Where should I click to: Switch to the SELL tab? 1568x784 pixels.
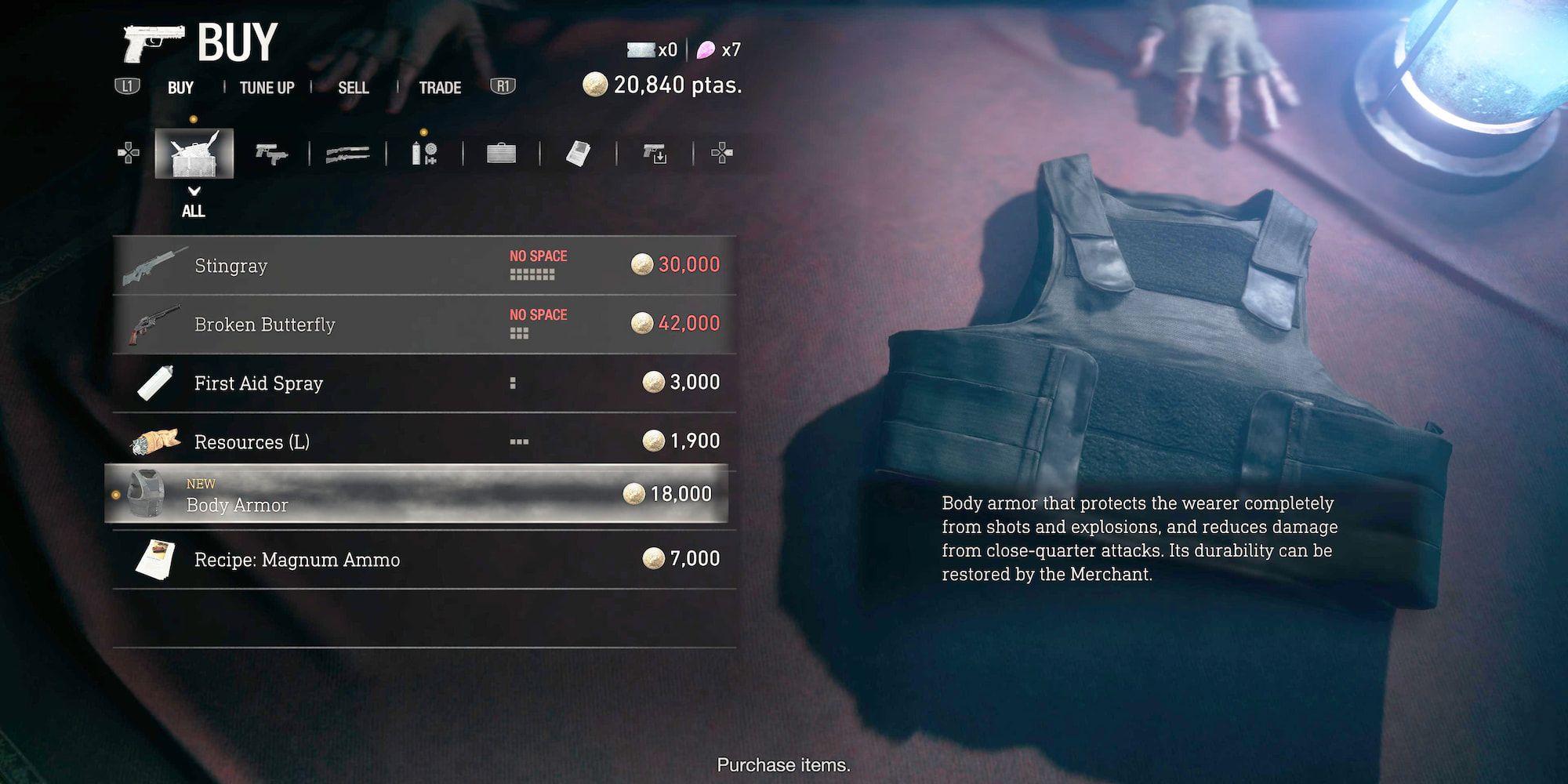click(x=354, y=87)
